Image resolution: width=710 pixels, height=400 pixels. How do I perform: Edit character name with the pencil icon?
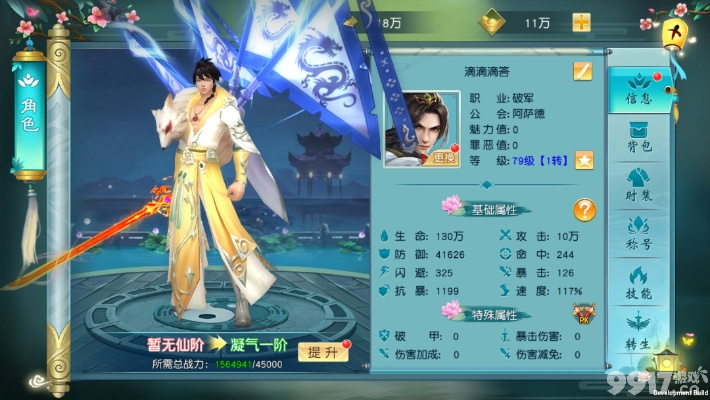pyautogui.click(x=582, y=71)
